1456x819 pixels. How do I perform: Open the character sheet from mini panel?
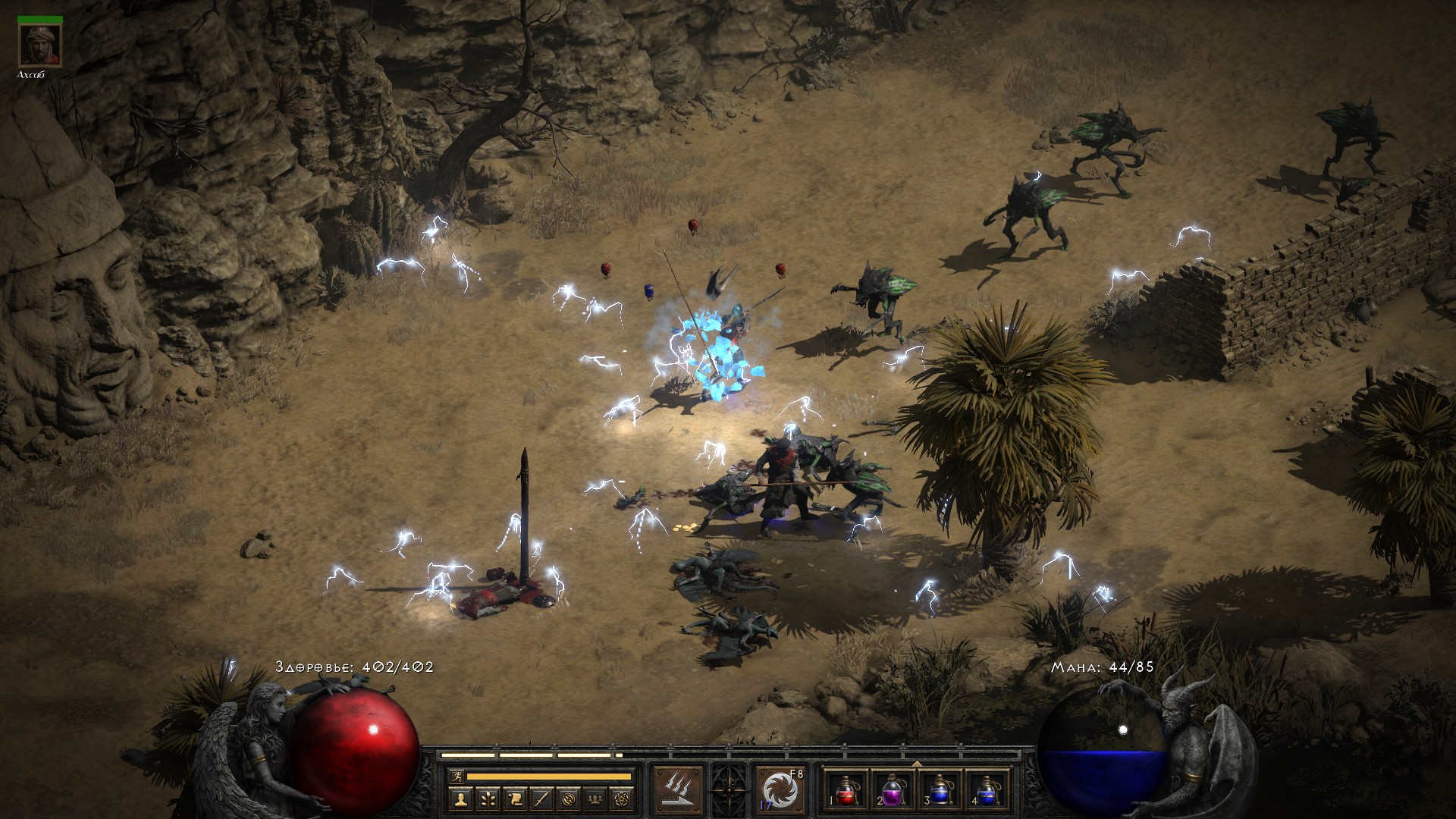point(462,798)
